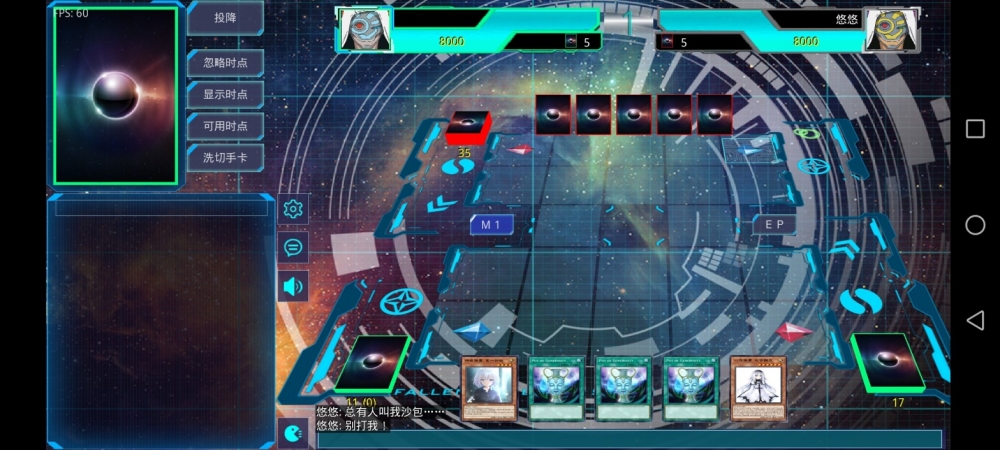This screenshot has height=450, width=1000.
Task: Click the 投降 surrender button
Action: coord(225,18)
